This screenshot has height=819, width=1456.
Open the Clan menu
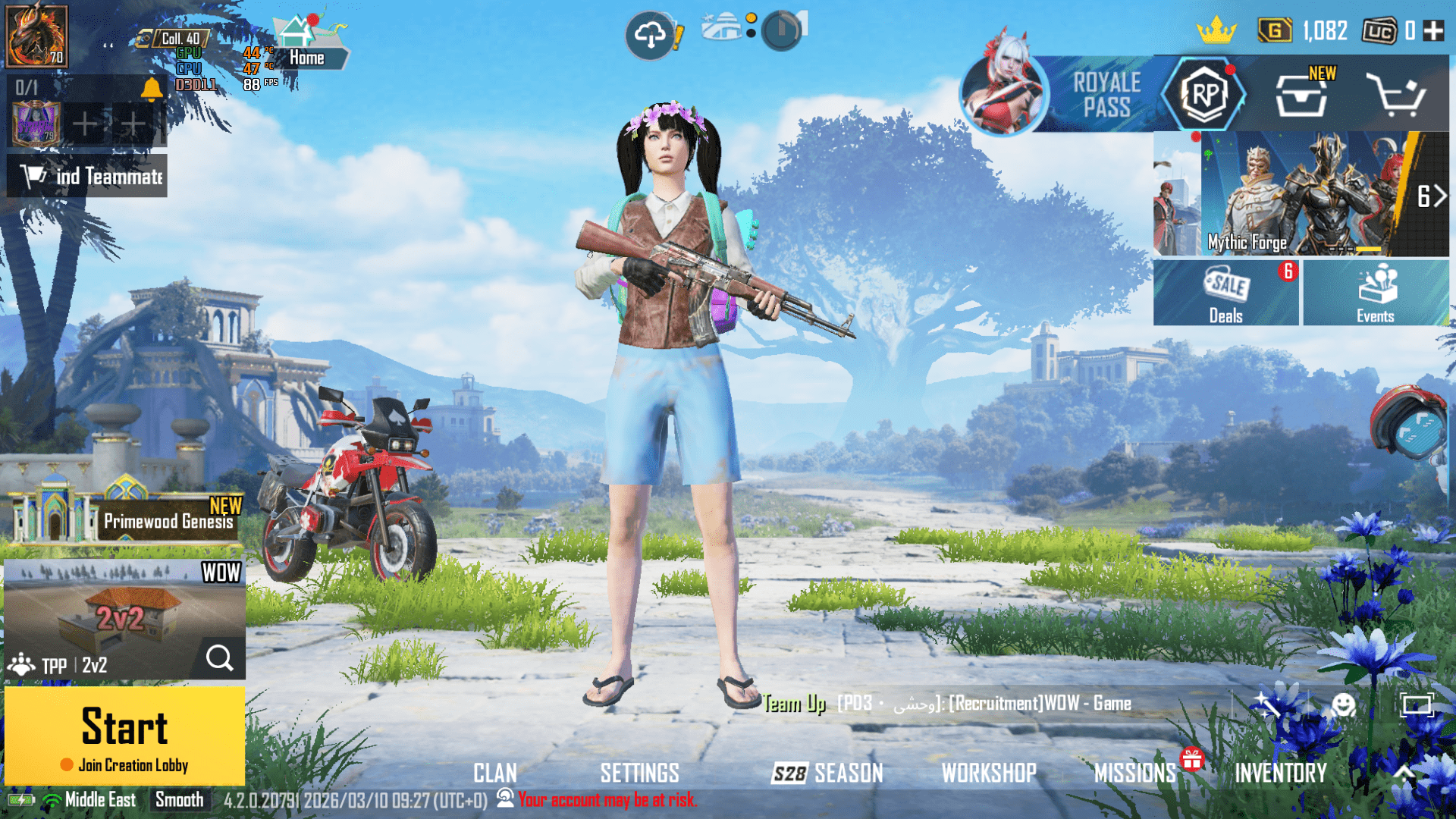(495, 773)
